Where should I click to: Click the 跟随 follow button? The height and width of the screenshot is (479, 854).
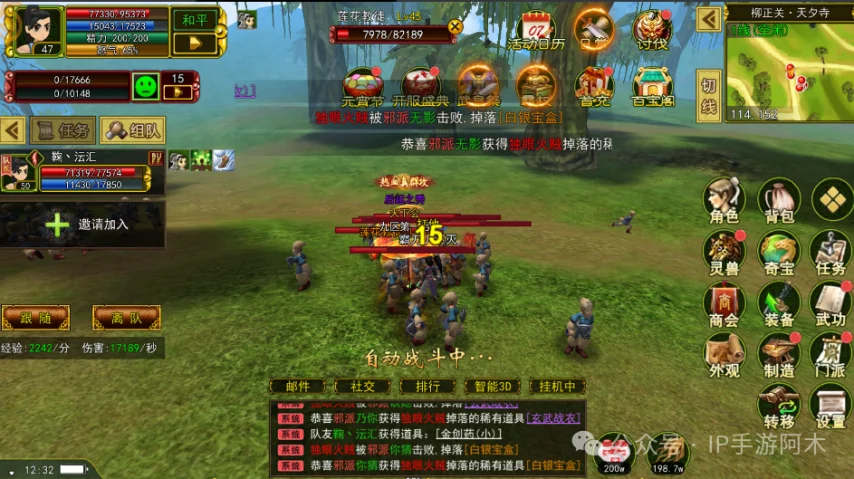[35, 318]
